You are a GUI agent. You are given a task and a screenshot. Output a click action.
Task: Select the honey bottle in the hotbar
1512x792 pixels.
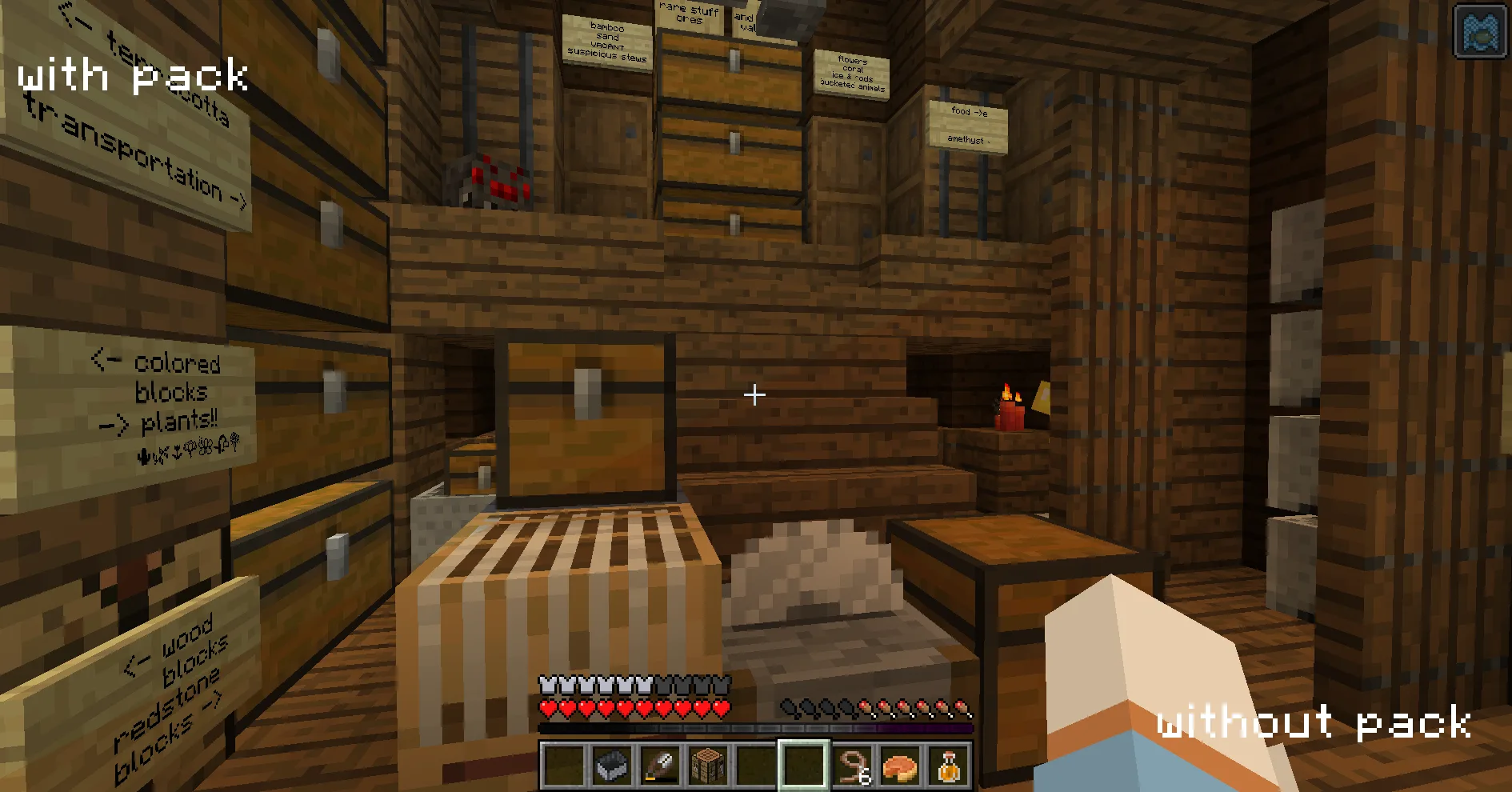tap(948, 768)
